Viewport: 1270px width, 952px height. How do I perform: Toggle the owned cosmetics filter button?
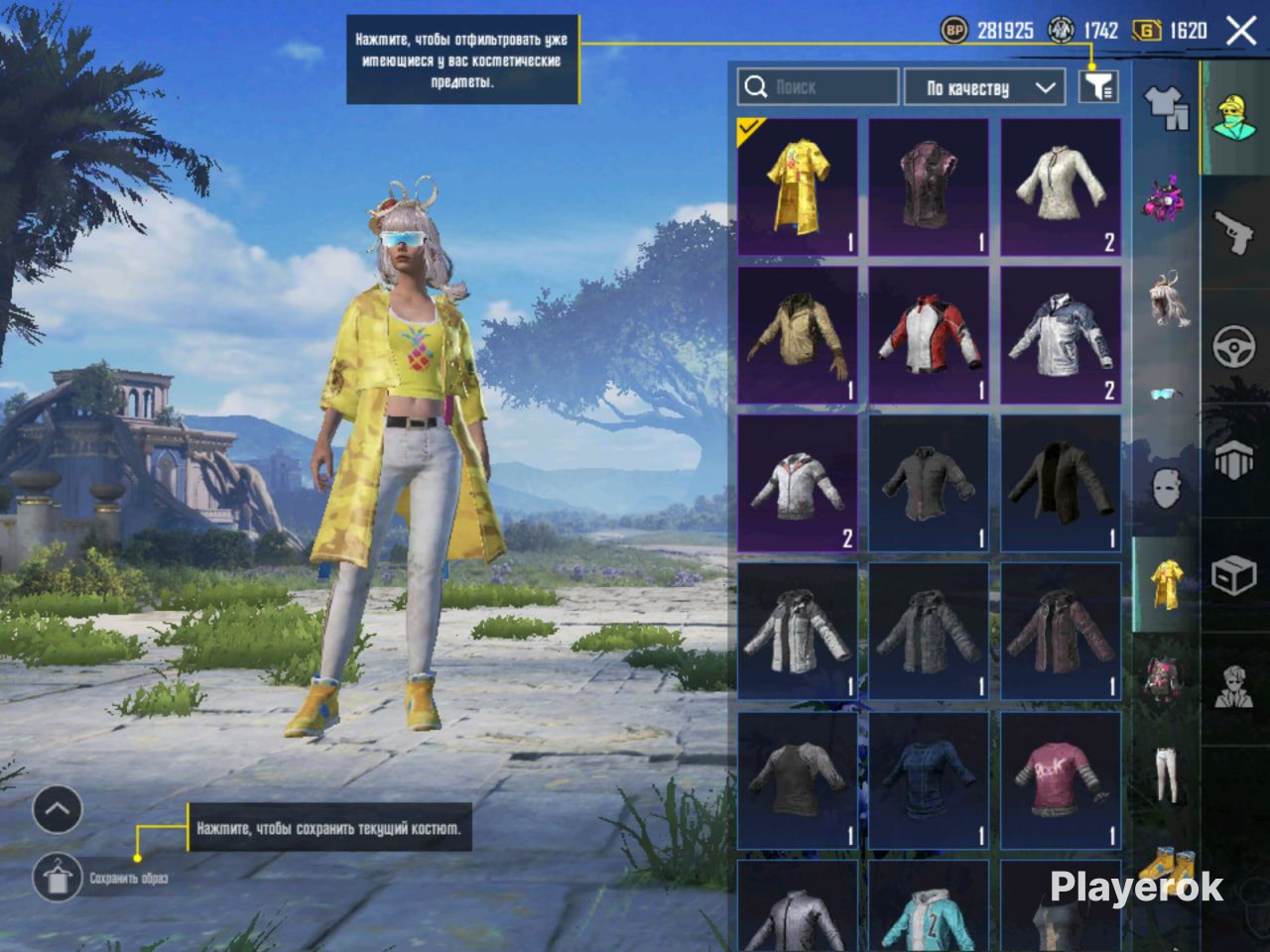pyautogui.click(x=1097, y=87)
